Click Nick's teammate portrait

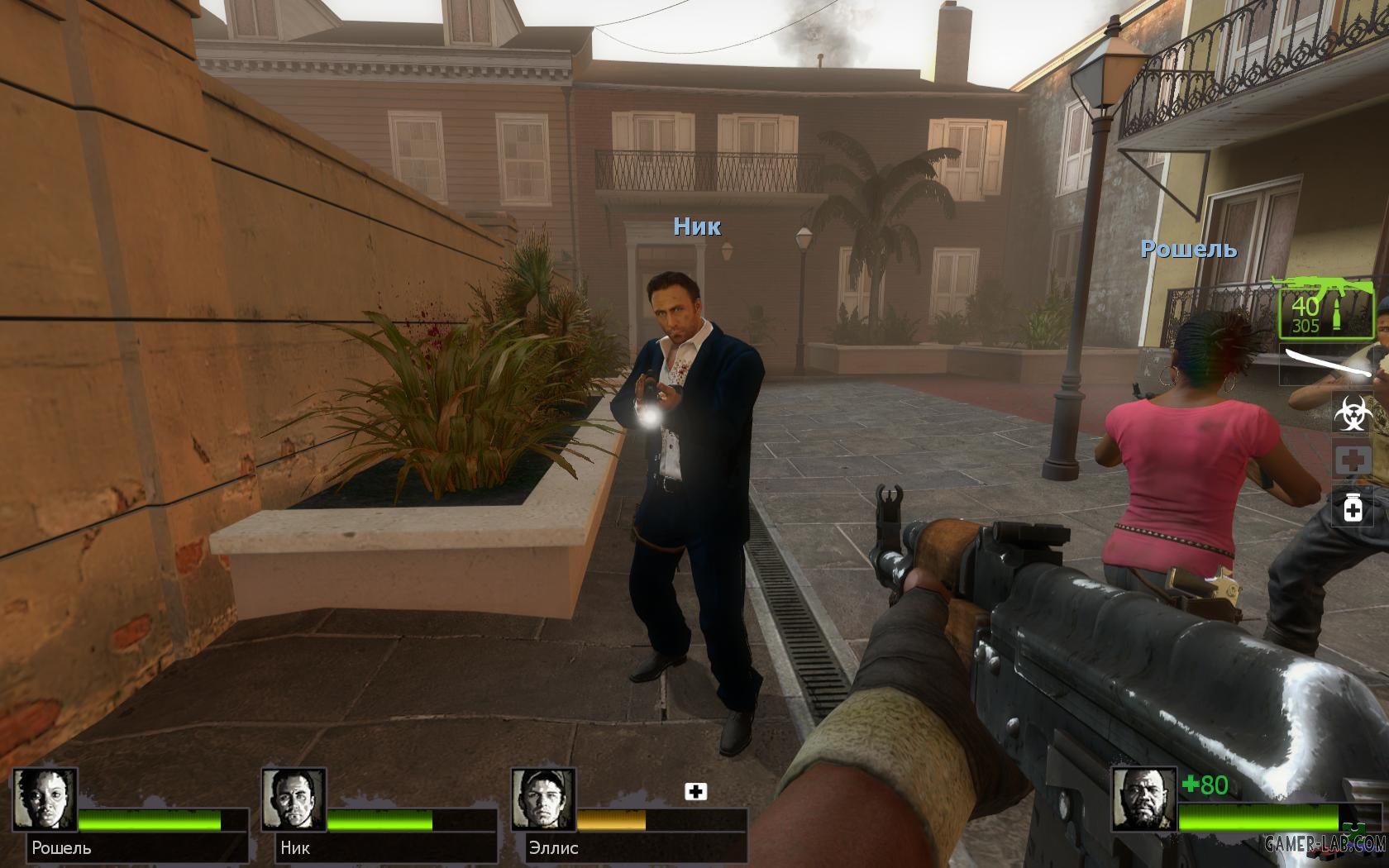pos(294,800)
